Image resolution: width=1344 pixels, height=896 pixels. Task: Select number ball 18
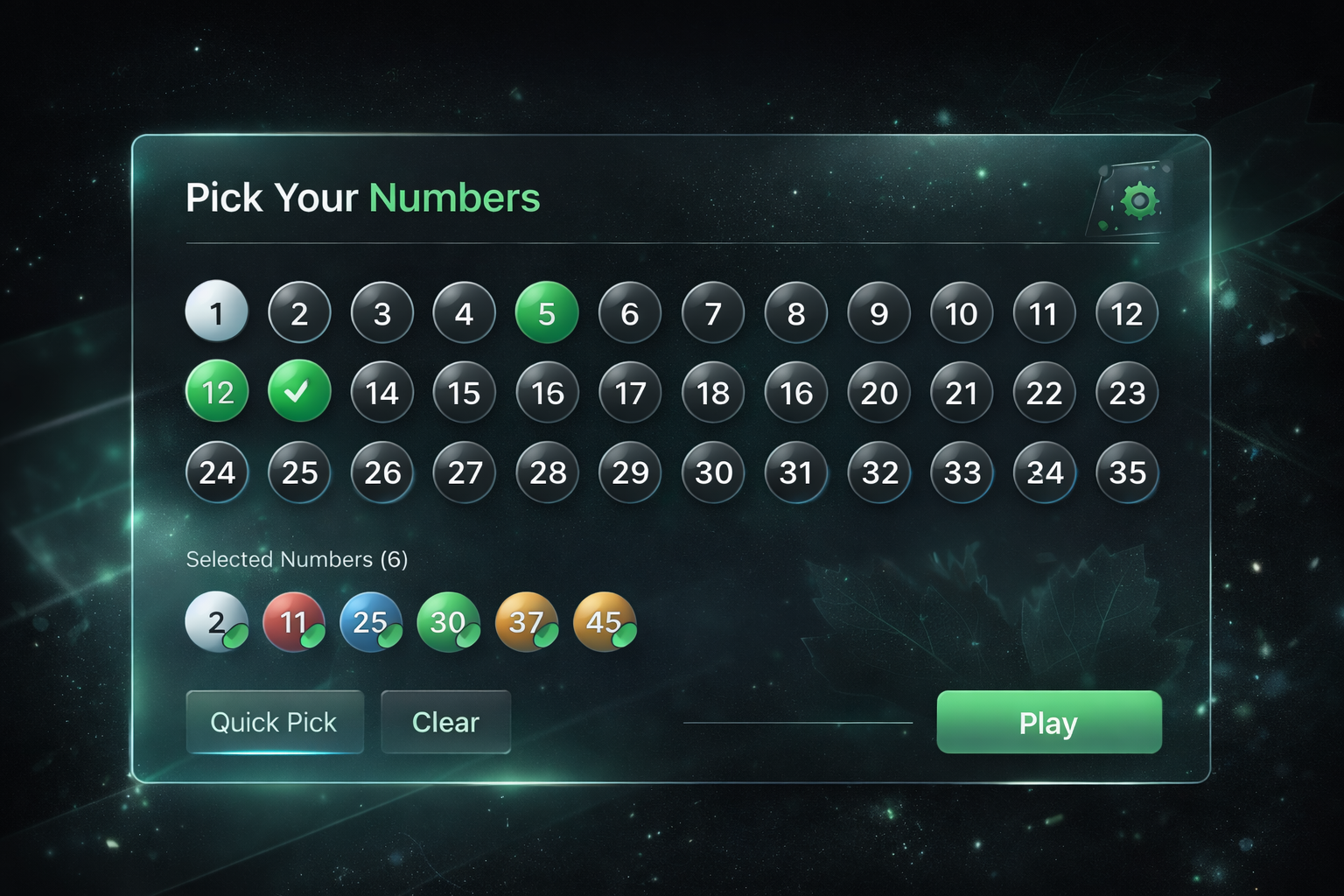coord(712,393)
